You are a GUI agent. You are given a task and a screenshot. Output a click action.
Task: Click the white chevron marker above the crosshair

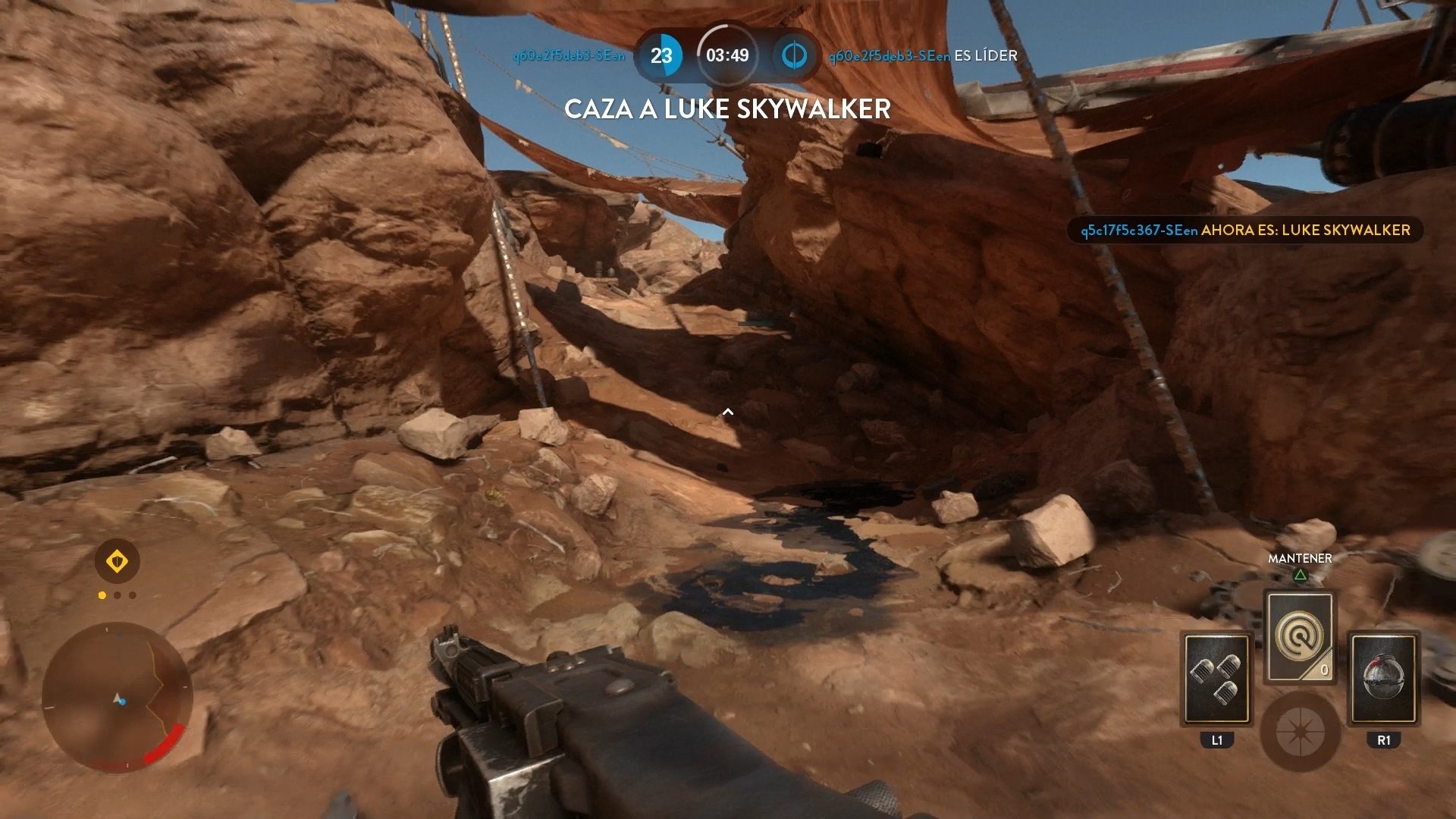728,413
